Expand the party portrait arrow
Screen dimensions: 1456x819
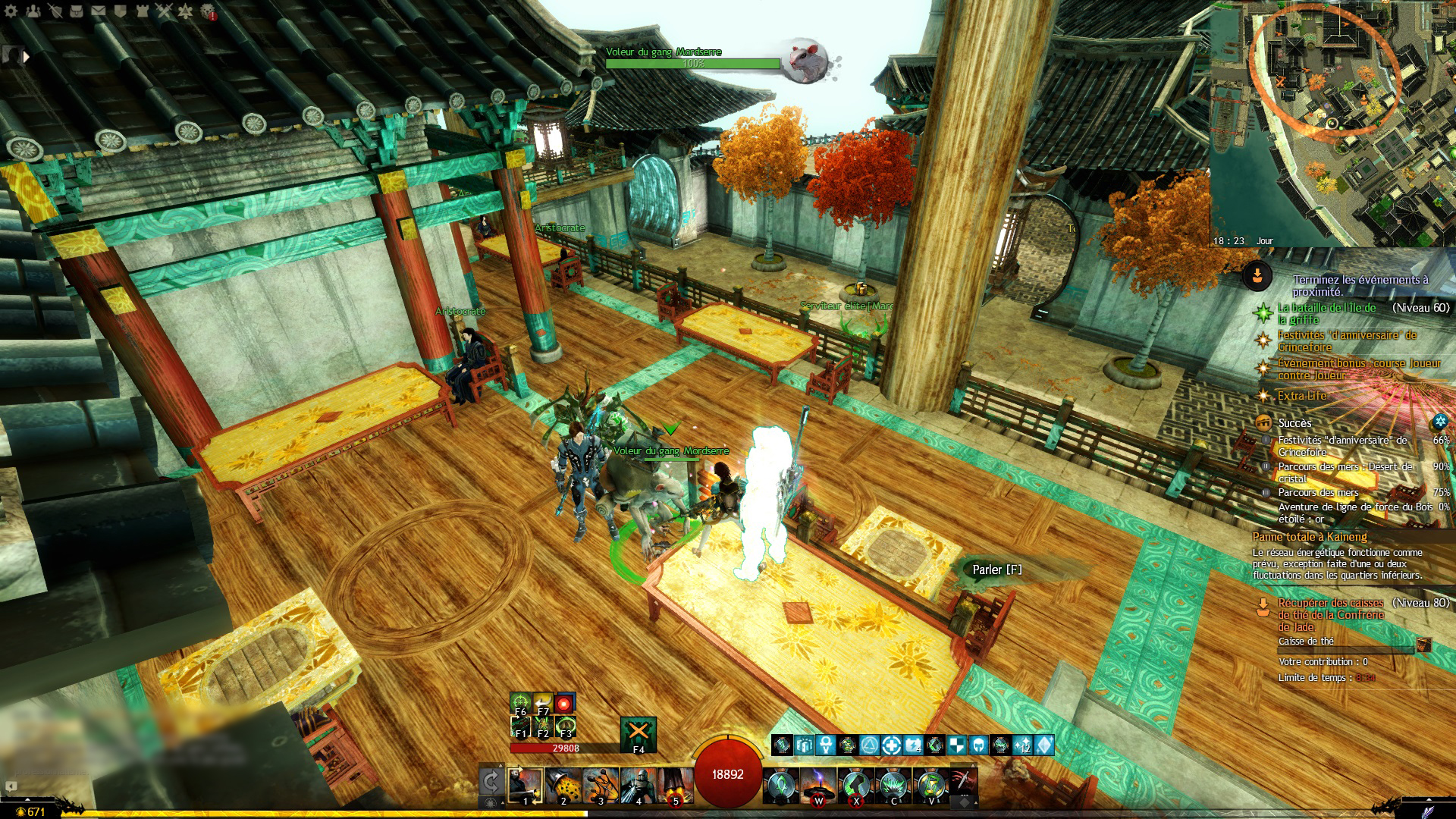[26, 56]
